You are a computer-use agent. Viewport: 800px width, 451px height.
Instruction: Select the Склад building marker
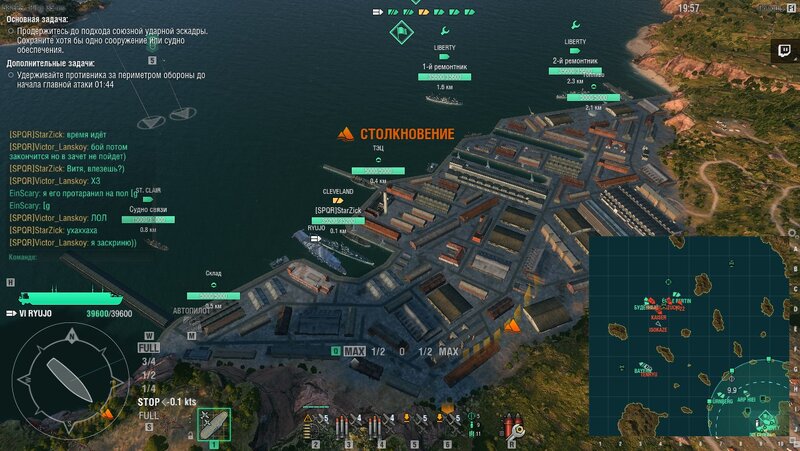pyautogui.click(x=213, y=295)
